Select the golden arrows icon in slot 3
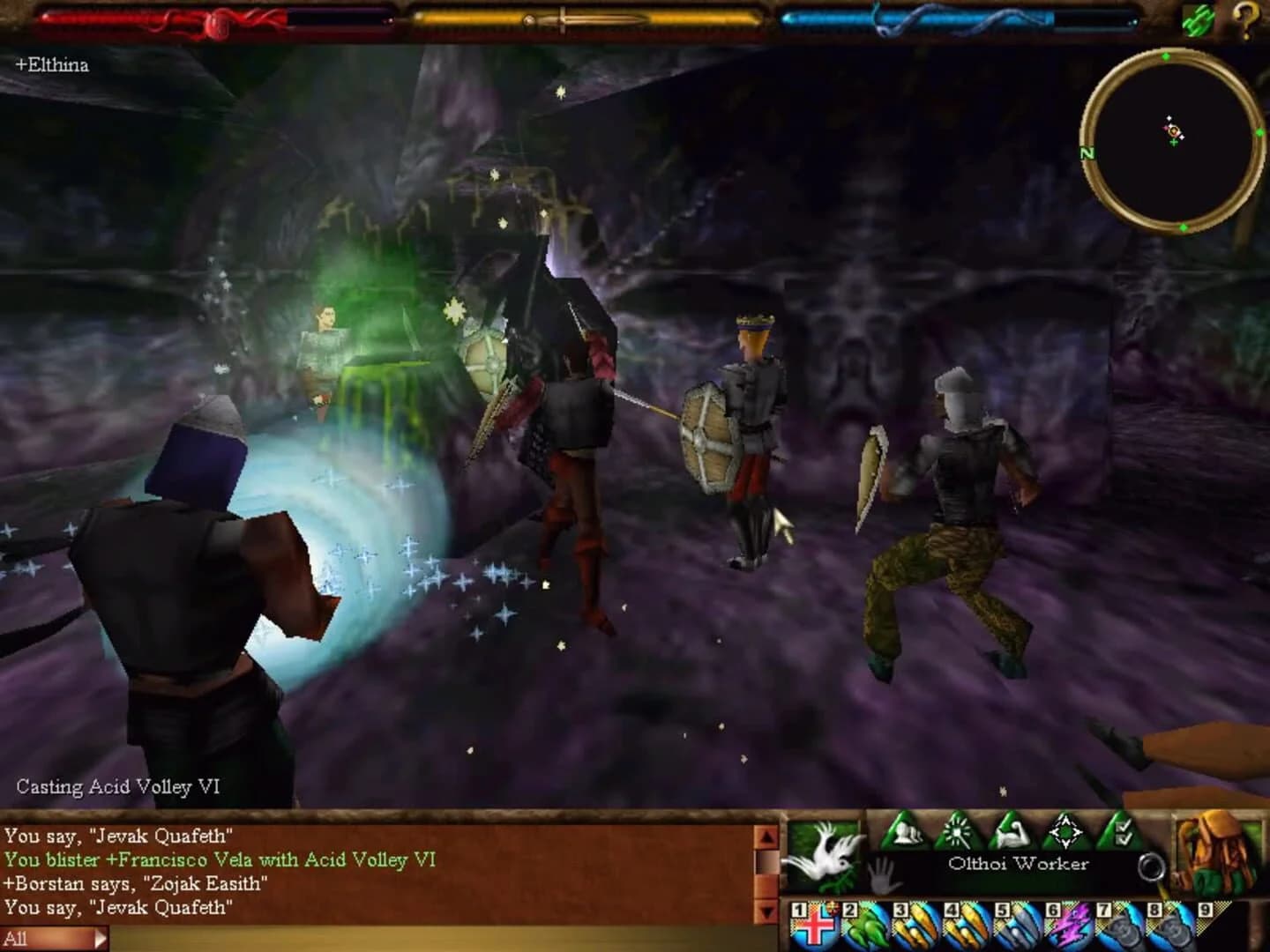The image size is (1270, 952). (x=916, y=926)
